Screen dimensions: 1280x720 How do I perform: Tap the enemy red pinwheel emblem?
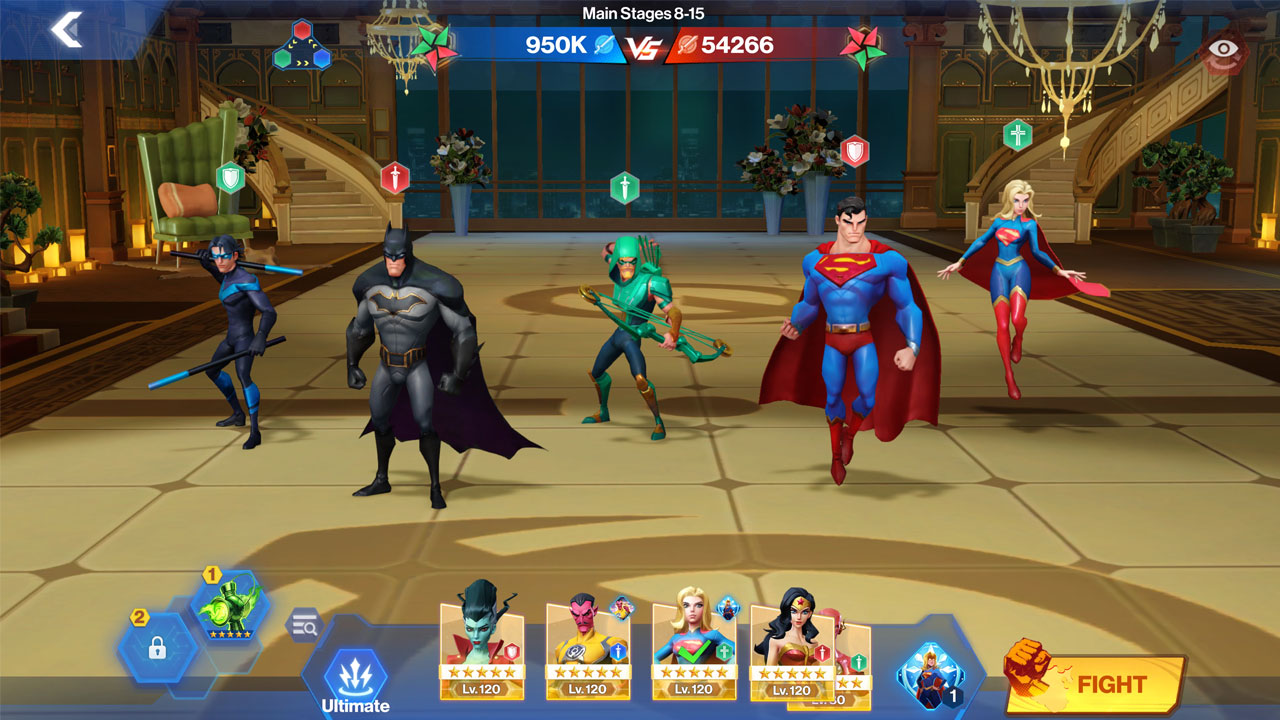pyautogui.click(x=863, y=46)
